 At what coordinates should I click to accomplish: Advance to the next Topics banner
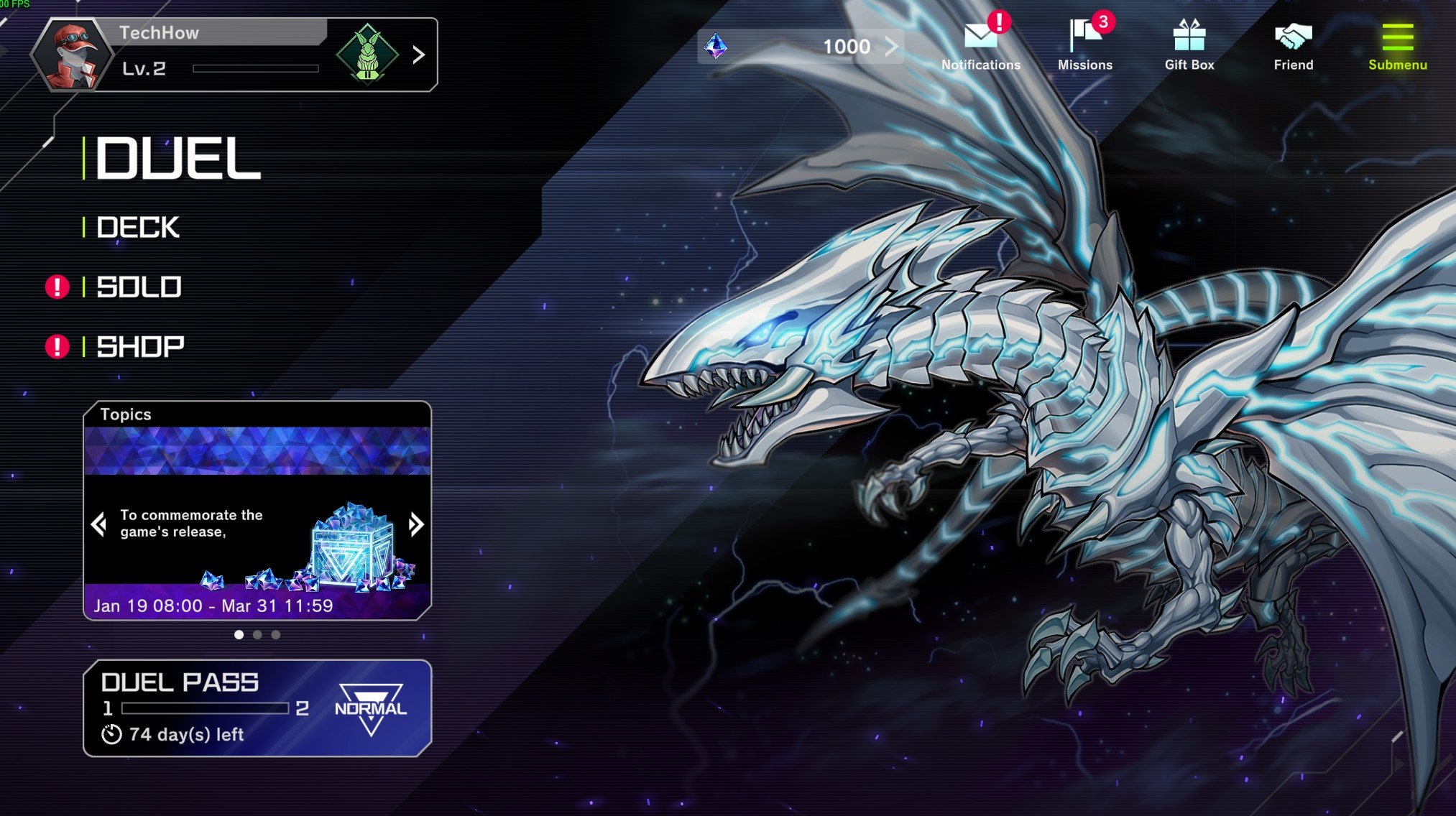[415, 524]
